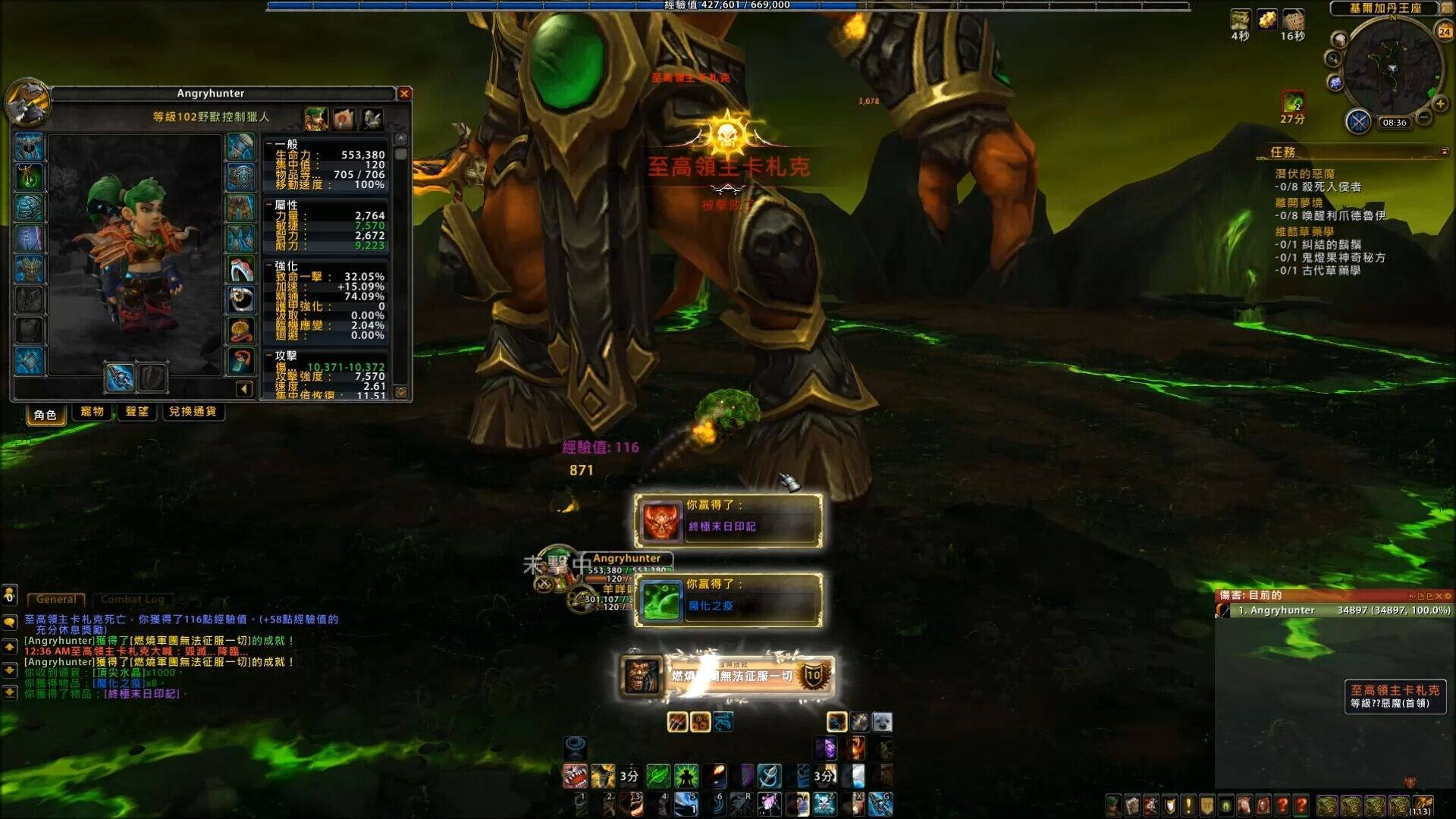Switch to the 寵物 tab
Screen dimensions: 1456x819
(93, 412)
